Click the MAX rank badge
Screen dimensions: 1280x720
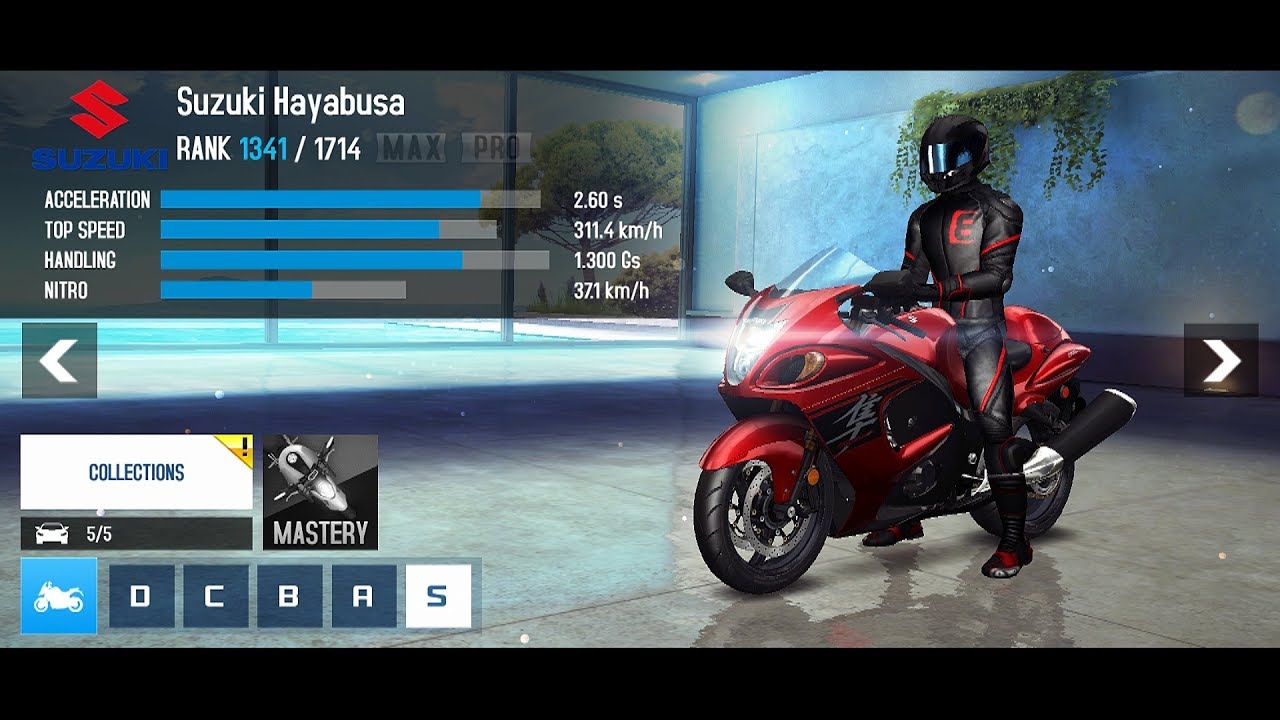click(x=412, y=149)
